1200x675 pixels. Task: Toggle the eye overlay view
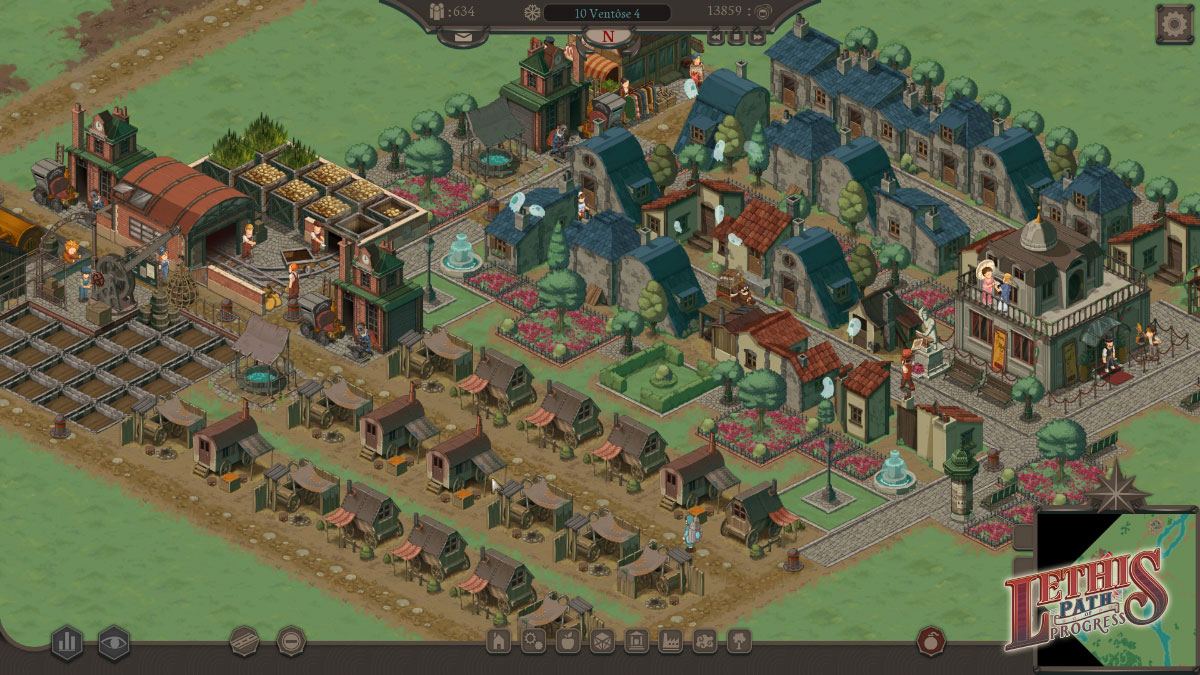114,641
